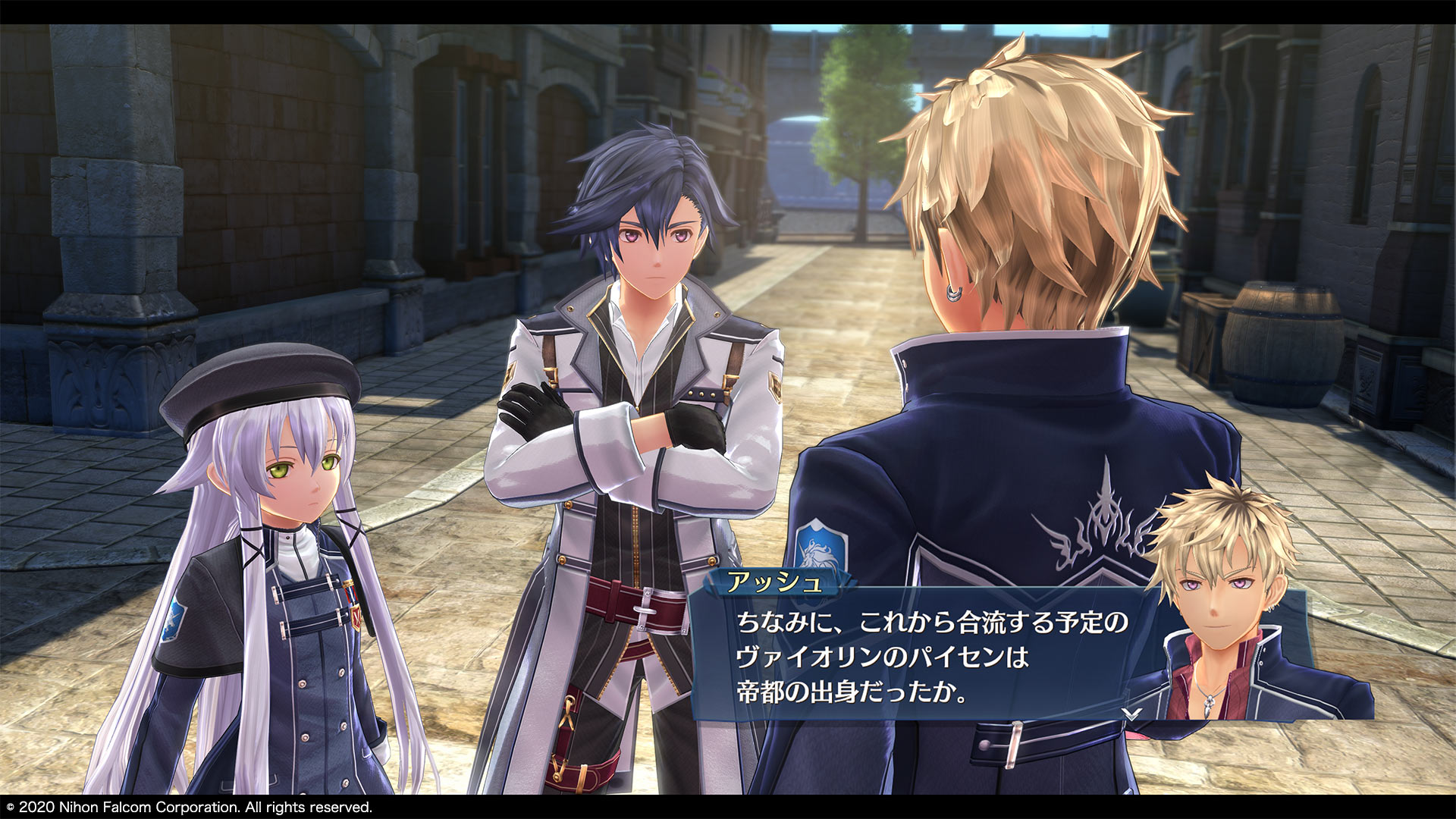Screen dimensions: 1456x819
Task: Click the dialogue continue arrow indicator
Action: point(1131,714)
